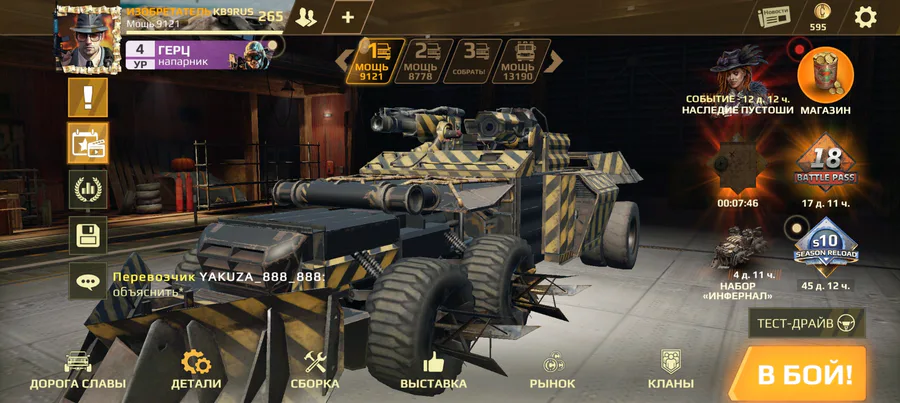This screenshot has height=403, width=900.
Task: Visit the Выставка exhibition
Action: [x=433, y=370]
